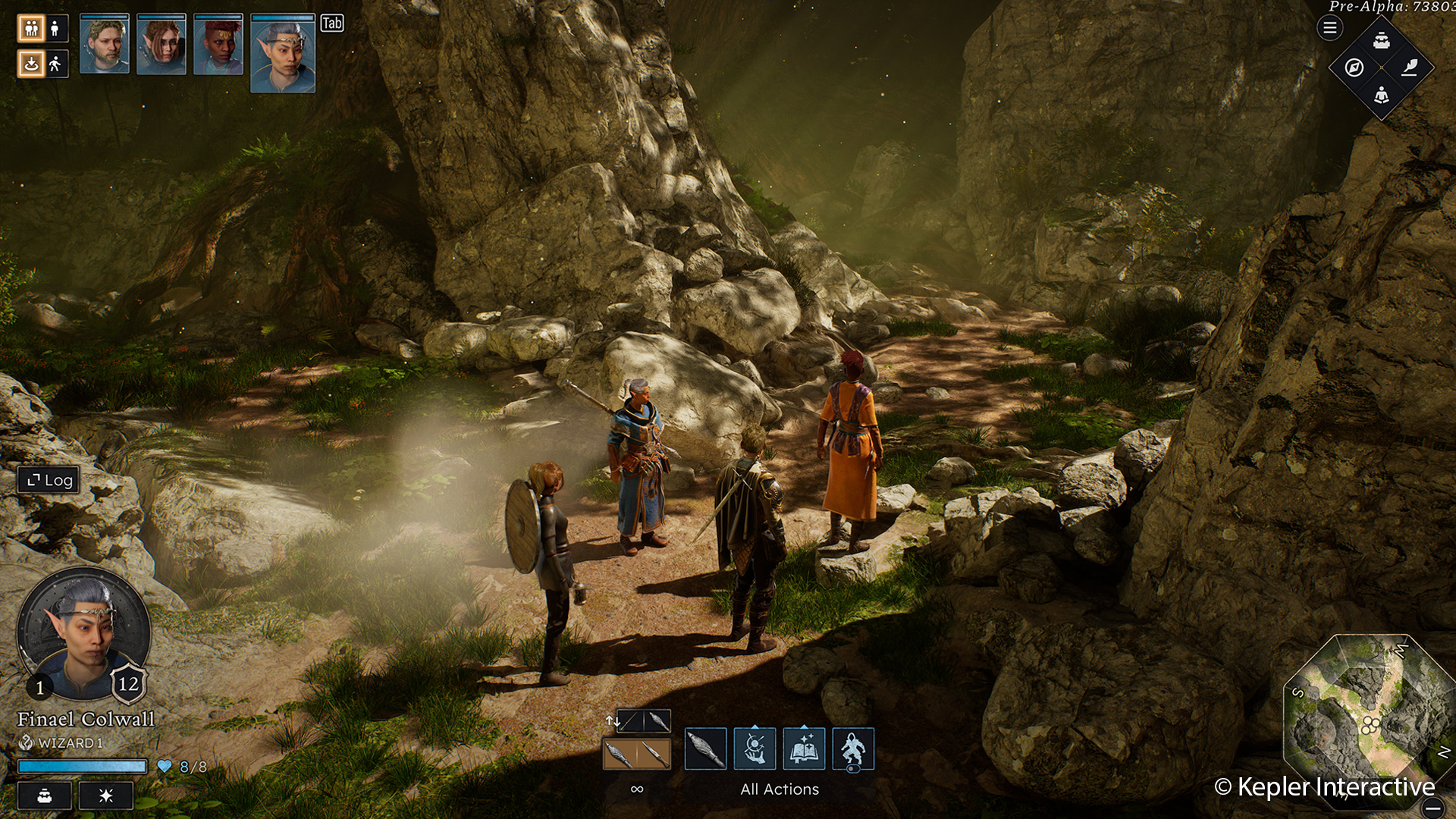The width and height of the screenshot is (1456, 819).
Task: Select the bearded blond man portrait
Action: click(105, 45)
